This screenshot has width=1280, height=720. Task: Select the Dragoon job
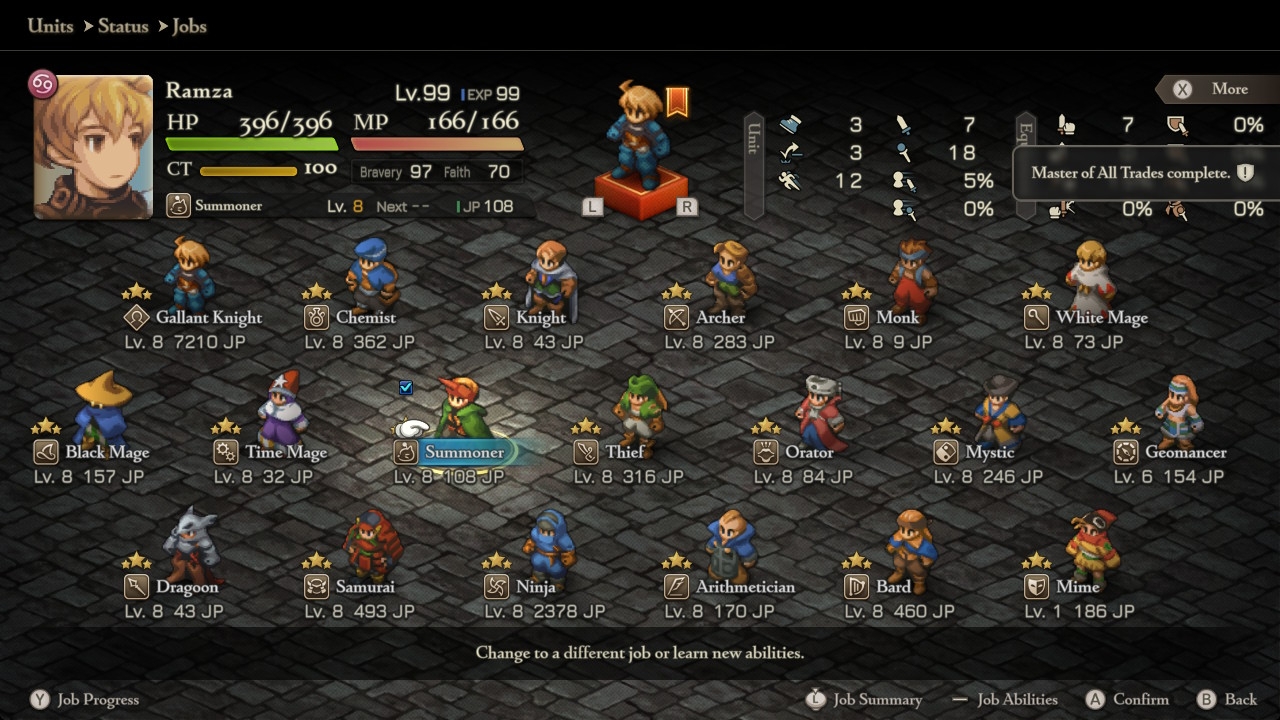pyautogui.click(x=186, y=587)
